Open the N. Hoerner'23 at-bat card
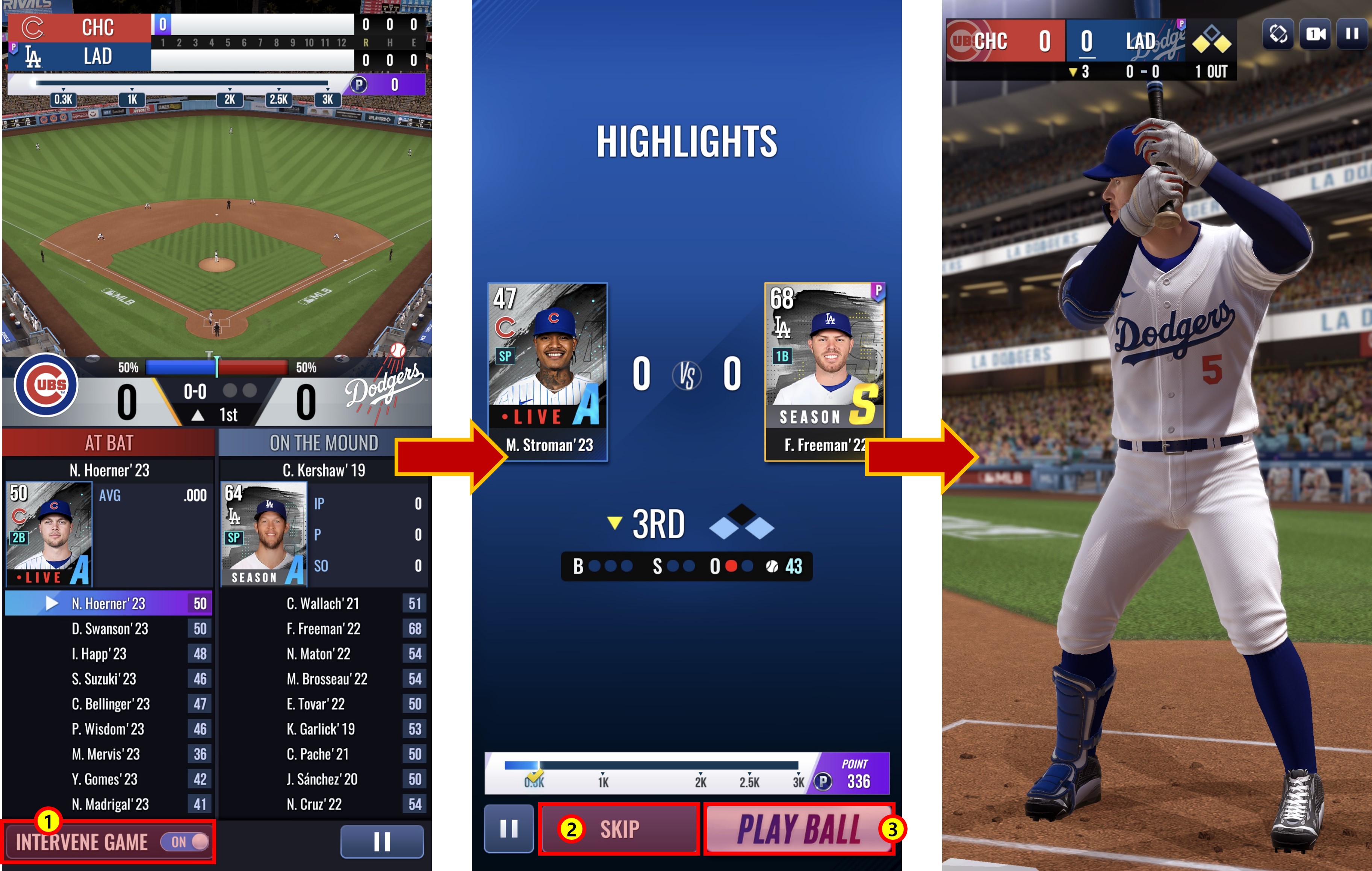1372x871 pixels. pos(48,533)
